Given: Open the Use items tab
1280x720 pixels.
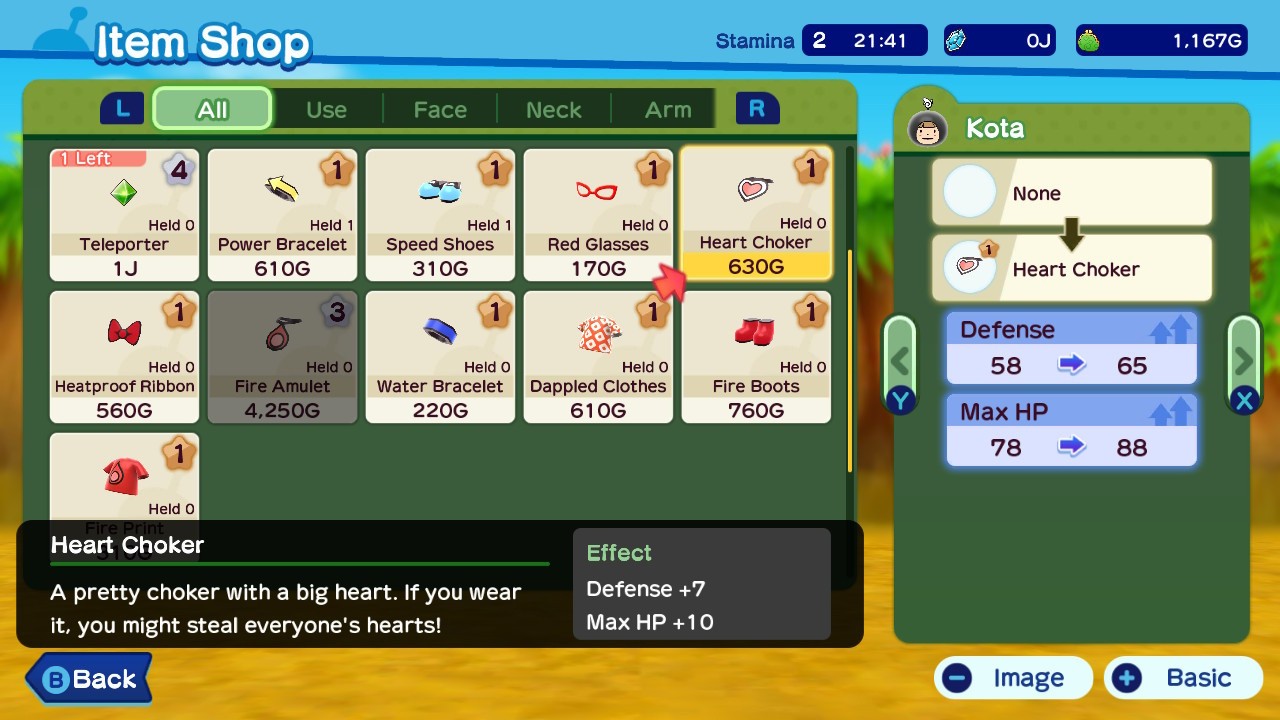Looking at the screenshot, I should tap(326, 109).
